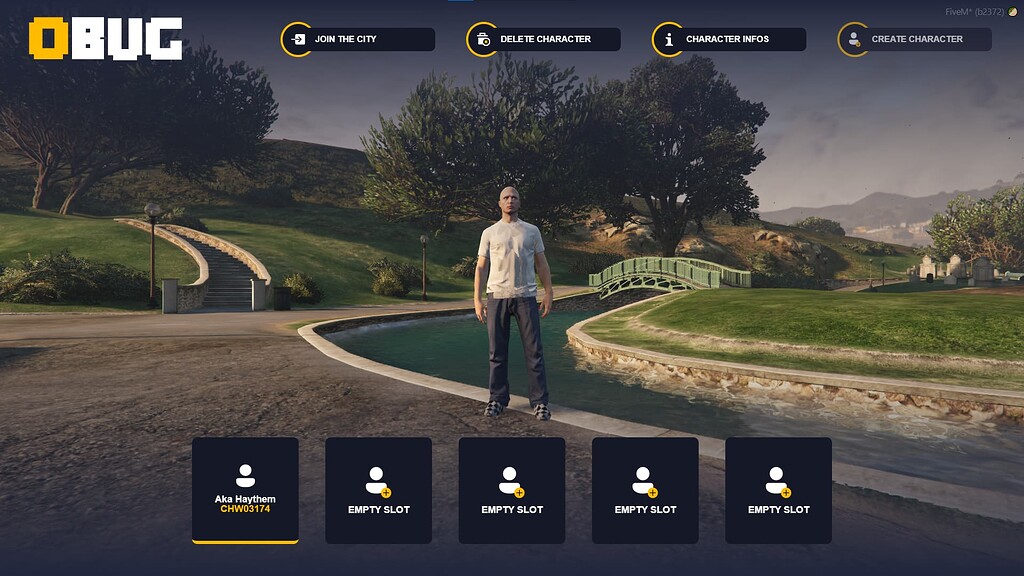Click the Join The City button
Image resolution: width=1024 pixels, height=576 pixels.
(x=358, y=39)
